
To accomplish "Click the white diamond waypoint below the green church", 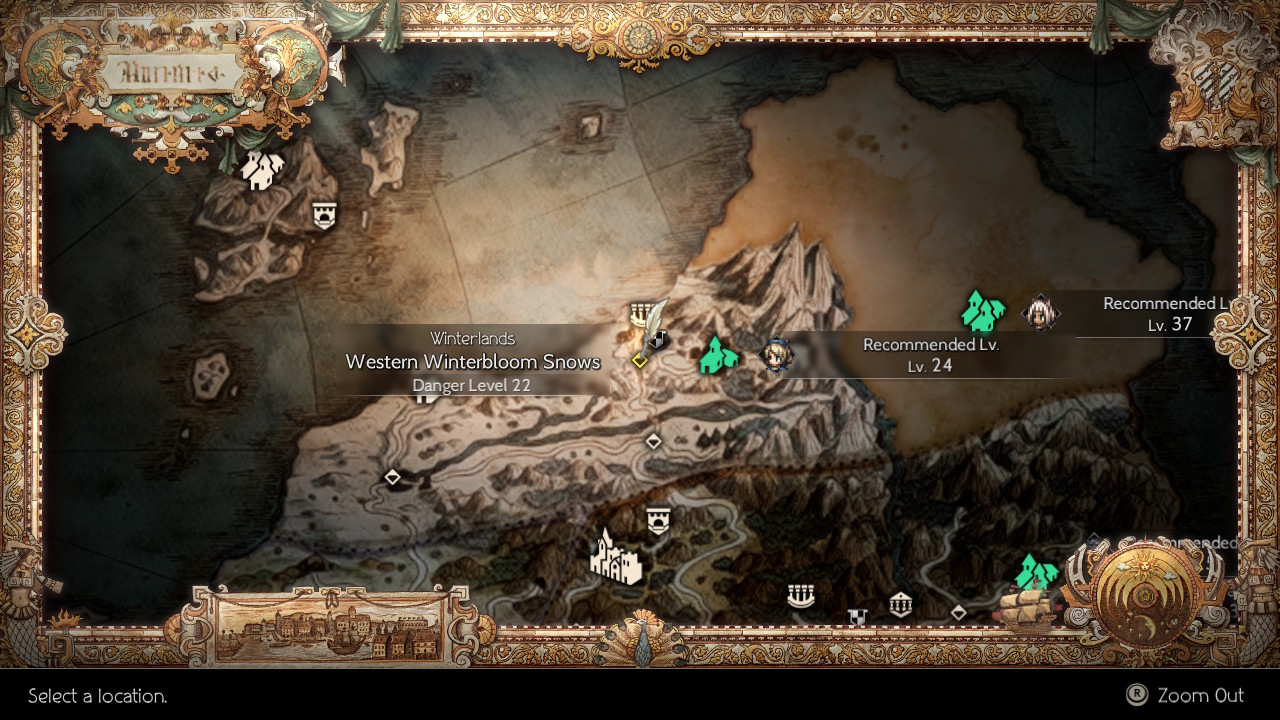I will pyautogui.click(x=655, y=440).
